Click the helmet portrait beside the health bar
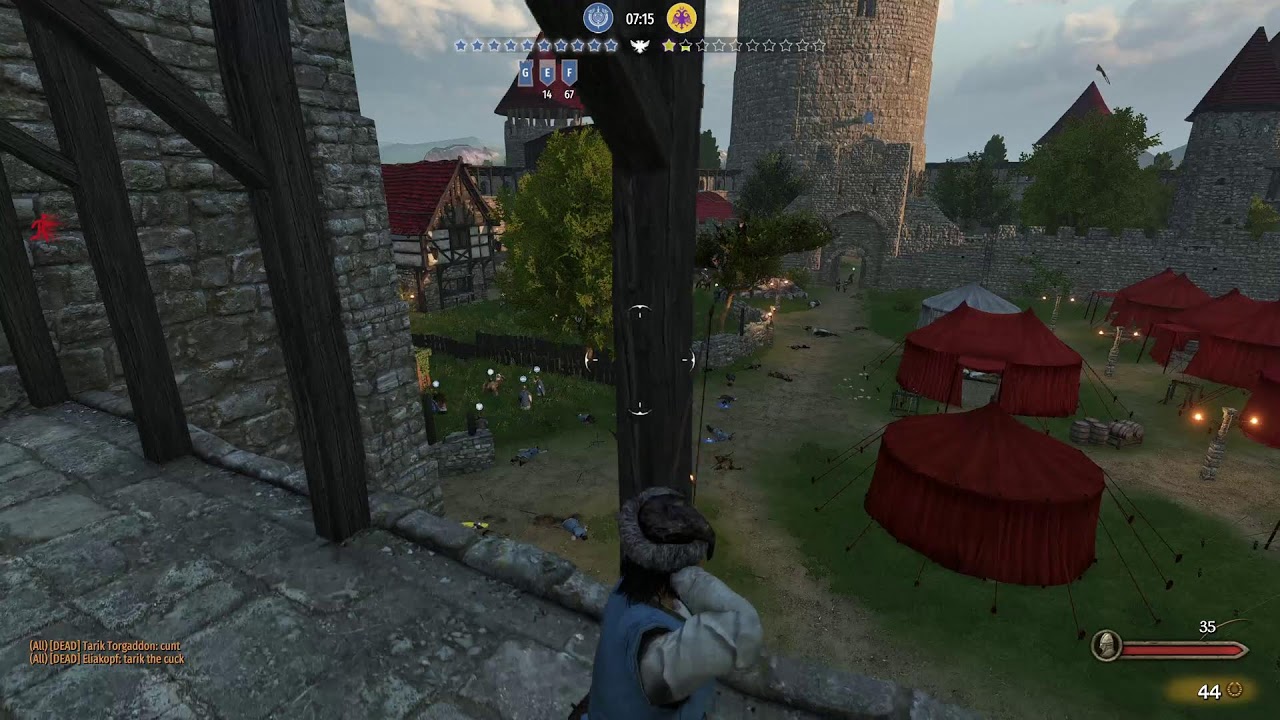 pos(1105,645)
